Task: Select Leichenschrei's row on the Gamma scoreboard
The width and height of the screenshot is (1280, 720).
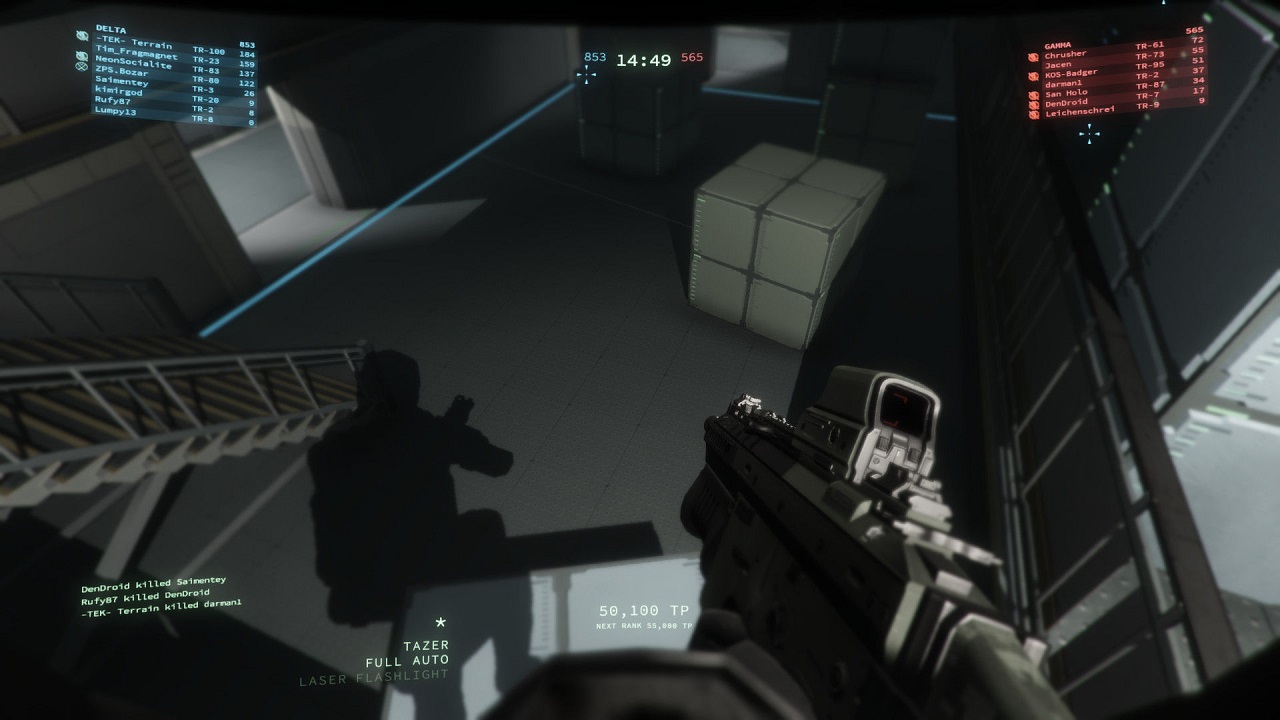Action: pyautogui.click(x=1079, y=113)
